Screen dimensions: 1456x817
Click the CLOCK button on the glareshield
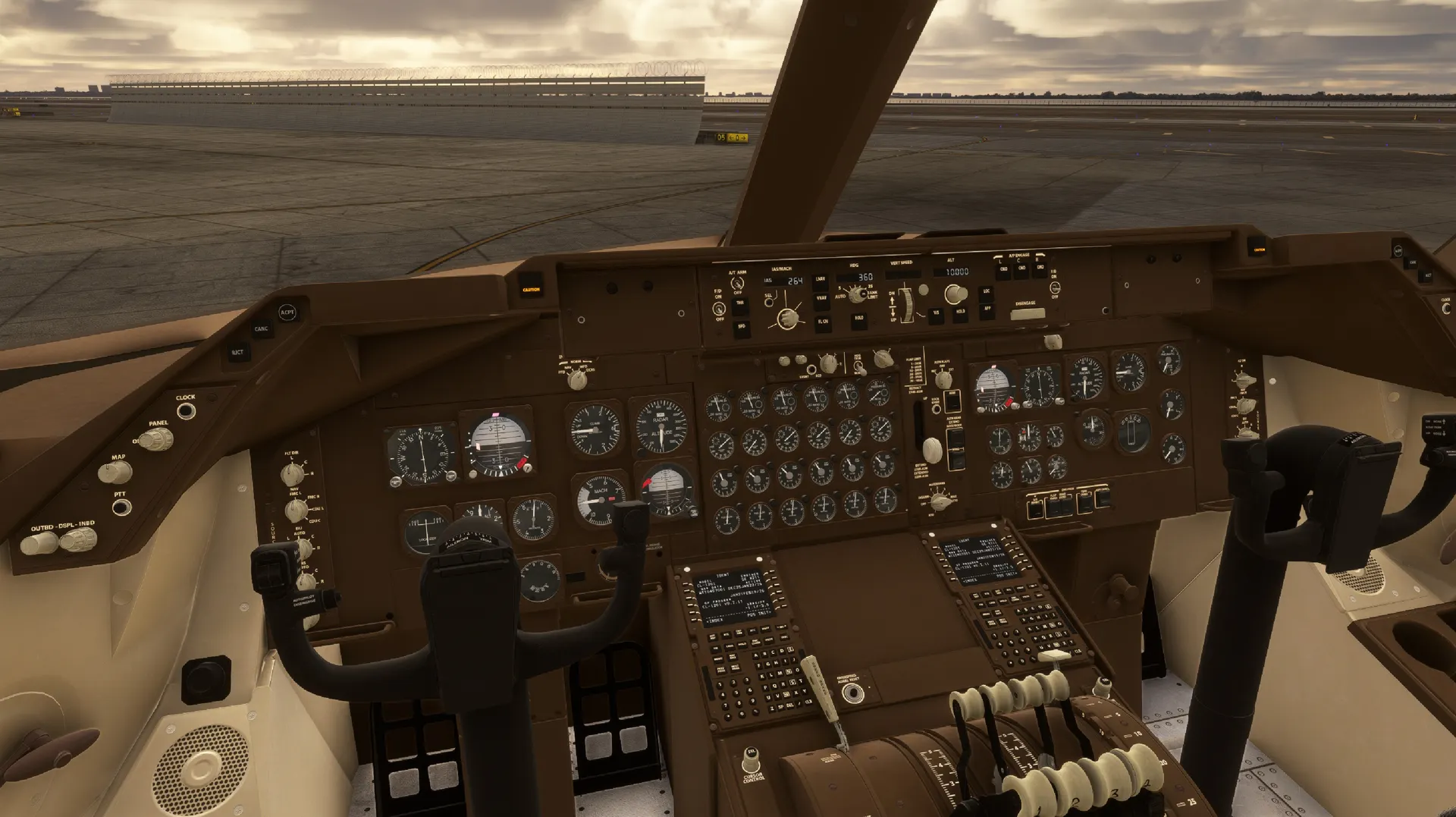[186, 411]
